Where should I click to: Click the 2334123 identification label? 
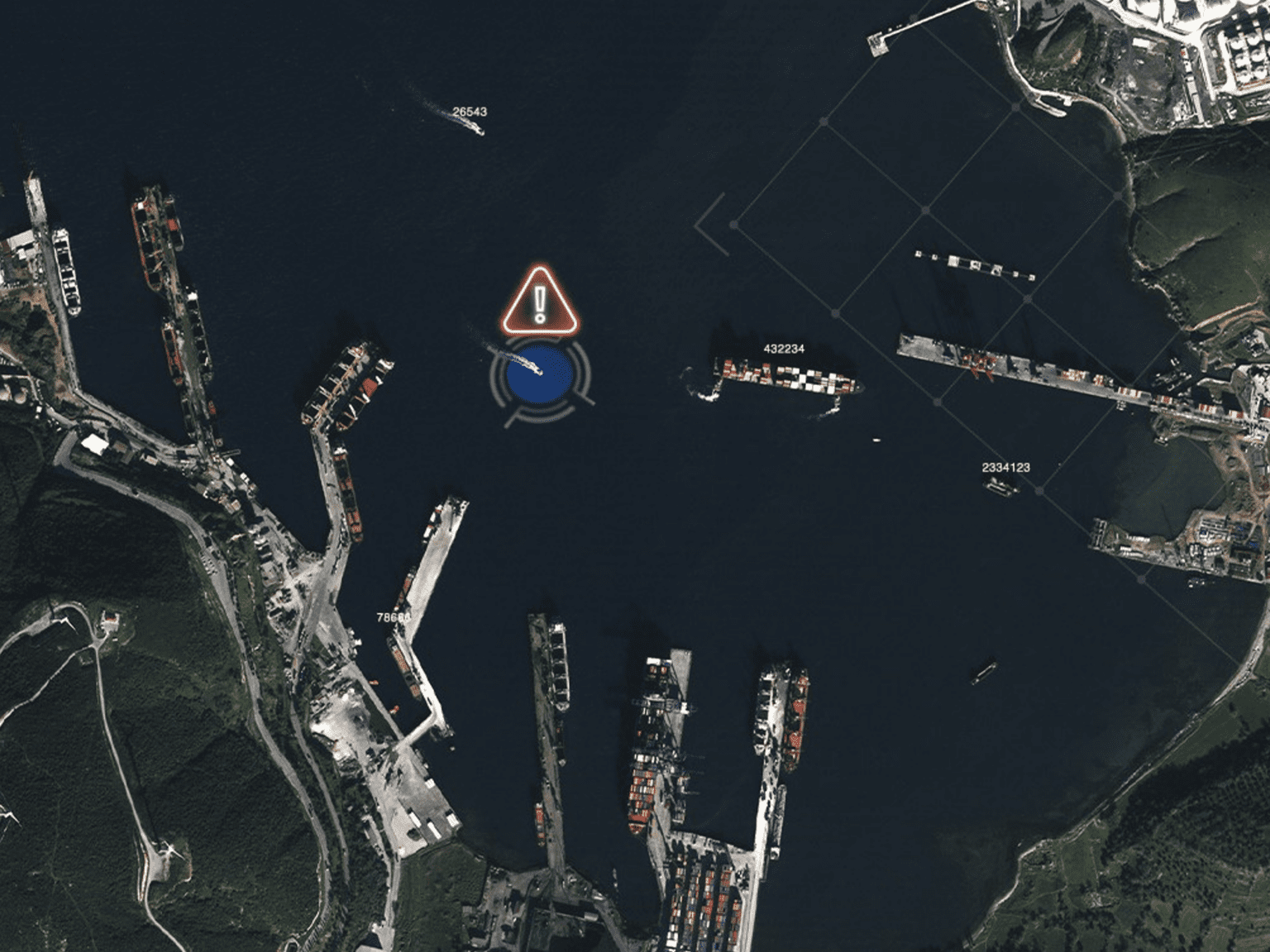(1005, 467)
